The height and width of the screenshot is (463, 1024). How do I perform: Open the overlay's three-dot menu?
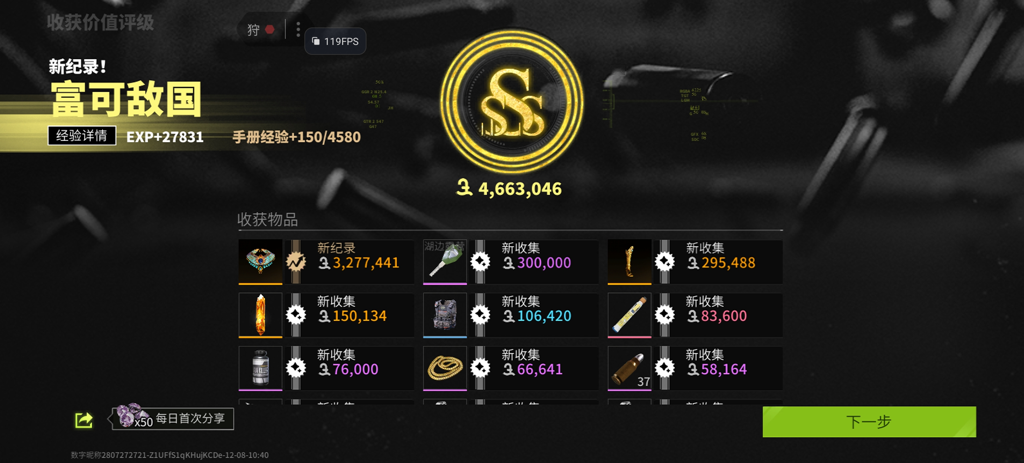click(x=298, y=30)
